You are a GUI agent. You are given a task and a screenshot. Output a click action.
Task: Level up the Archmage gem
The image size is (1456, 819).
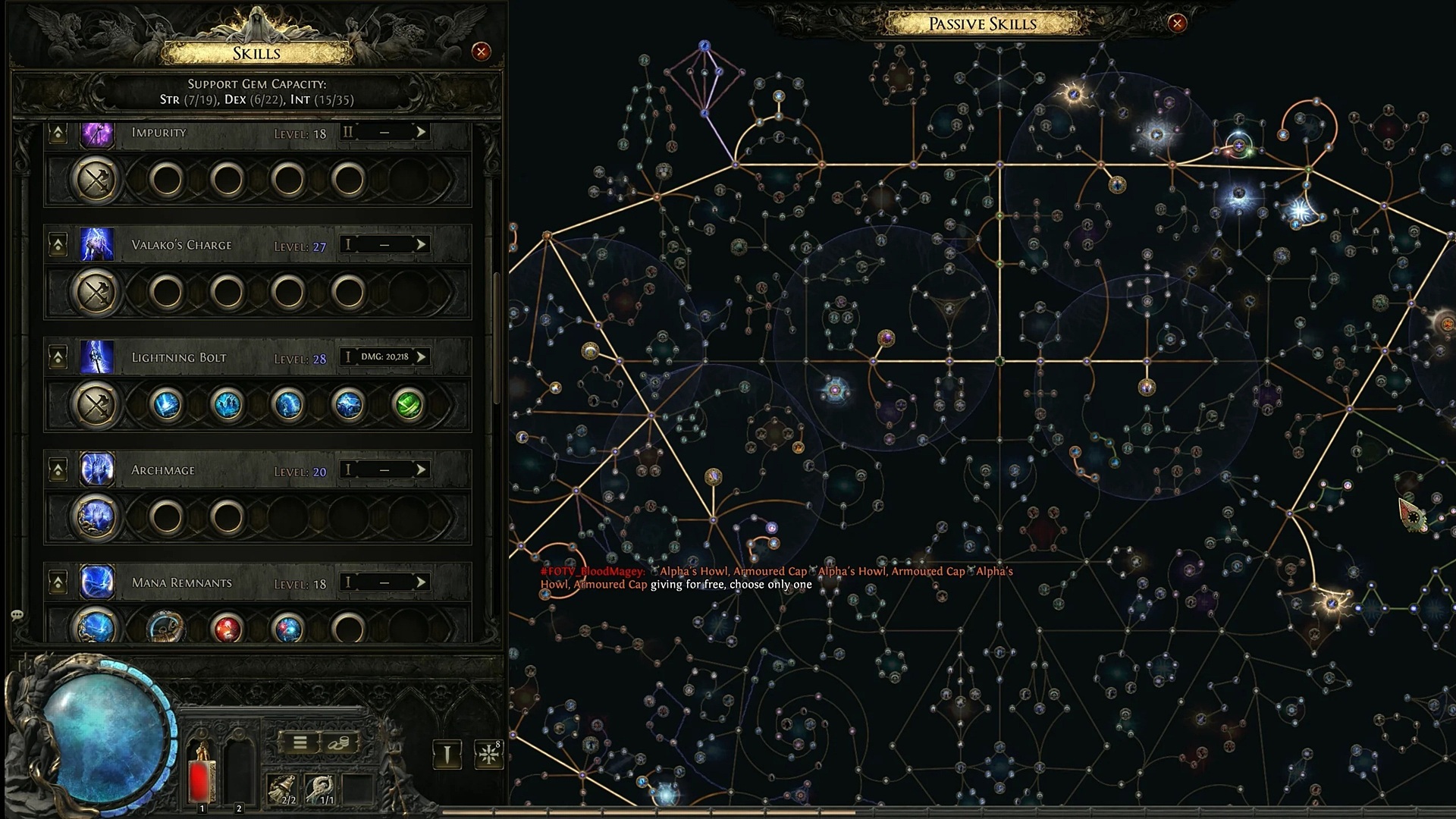[x=58, y=470]
